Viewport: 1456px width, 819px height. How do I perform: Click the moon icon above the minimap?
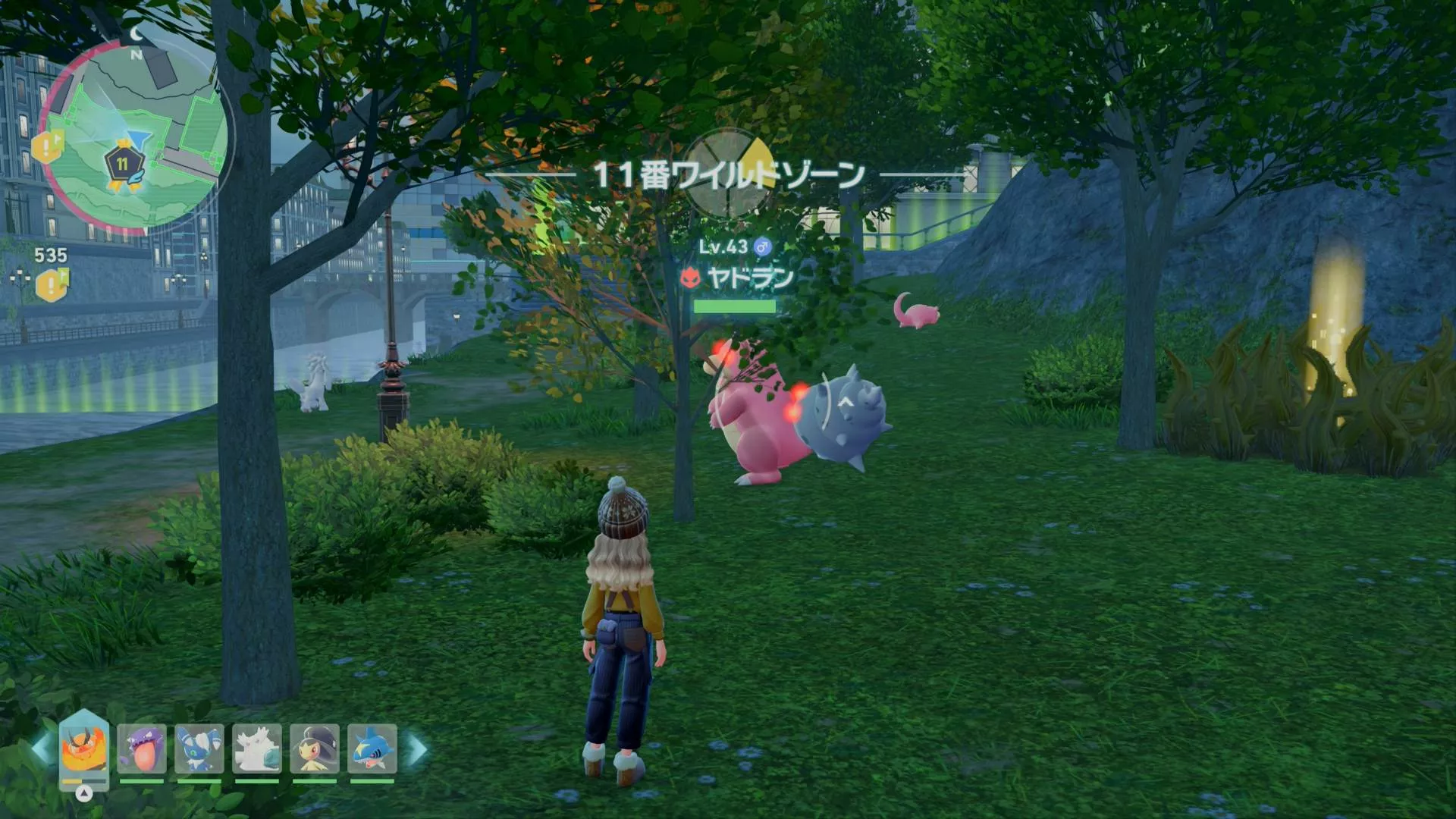(135, 33)
